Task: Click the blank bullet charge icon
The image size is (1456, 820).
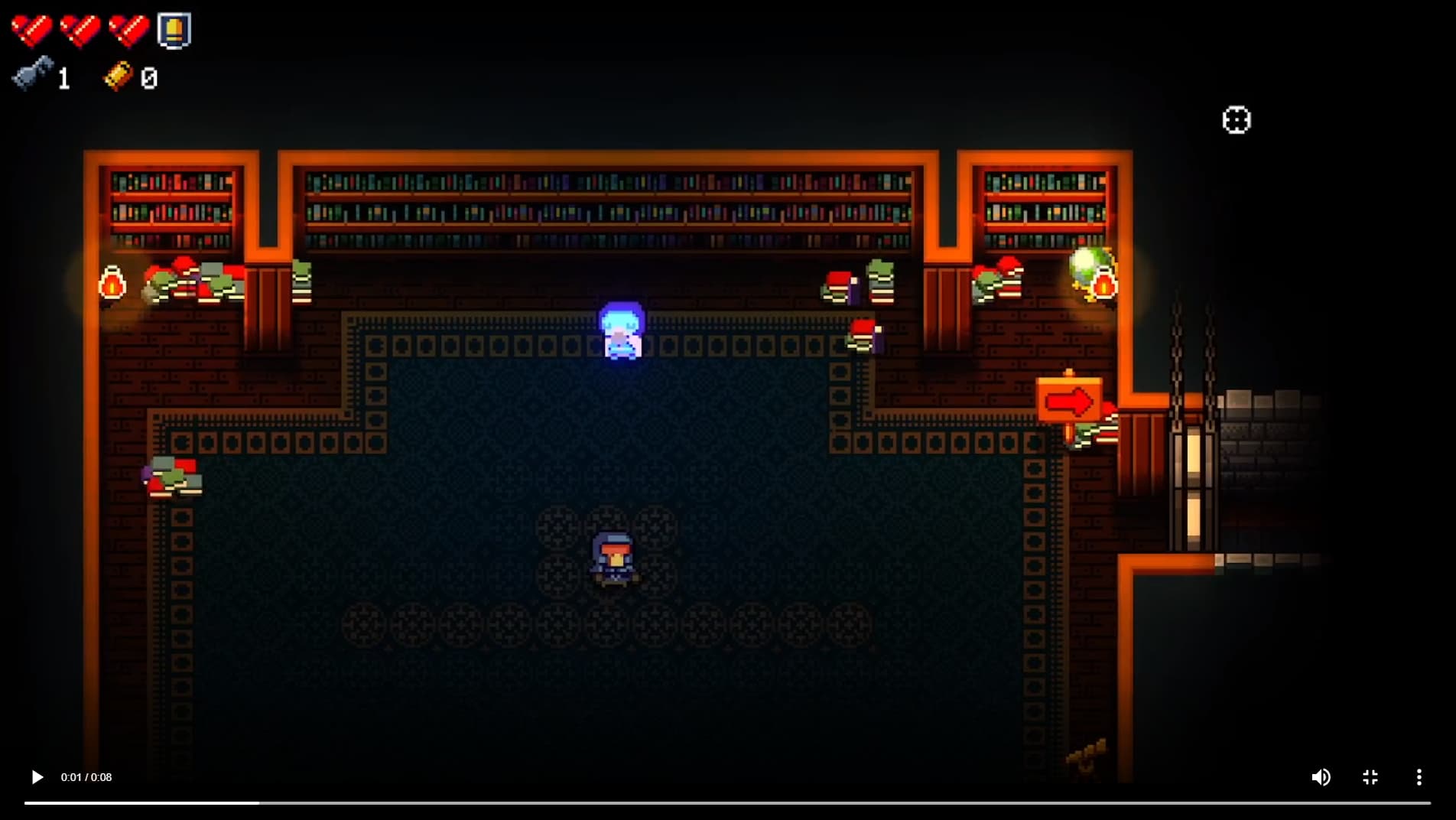Action: [174, 29]
